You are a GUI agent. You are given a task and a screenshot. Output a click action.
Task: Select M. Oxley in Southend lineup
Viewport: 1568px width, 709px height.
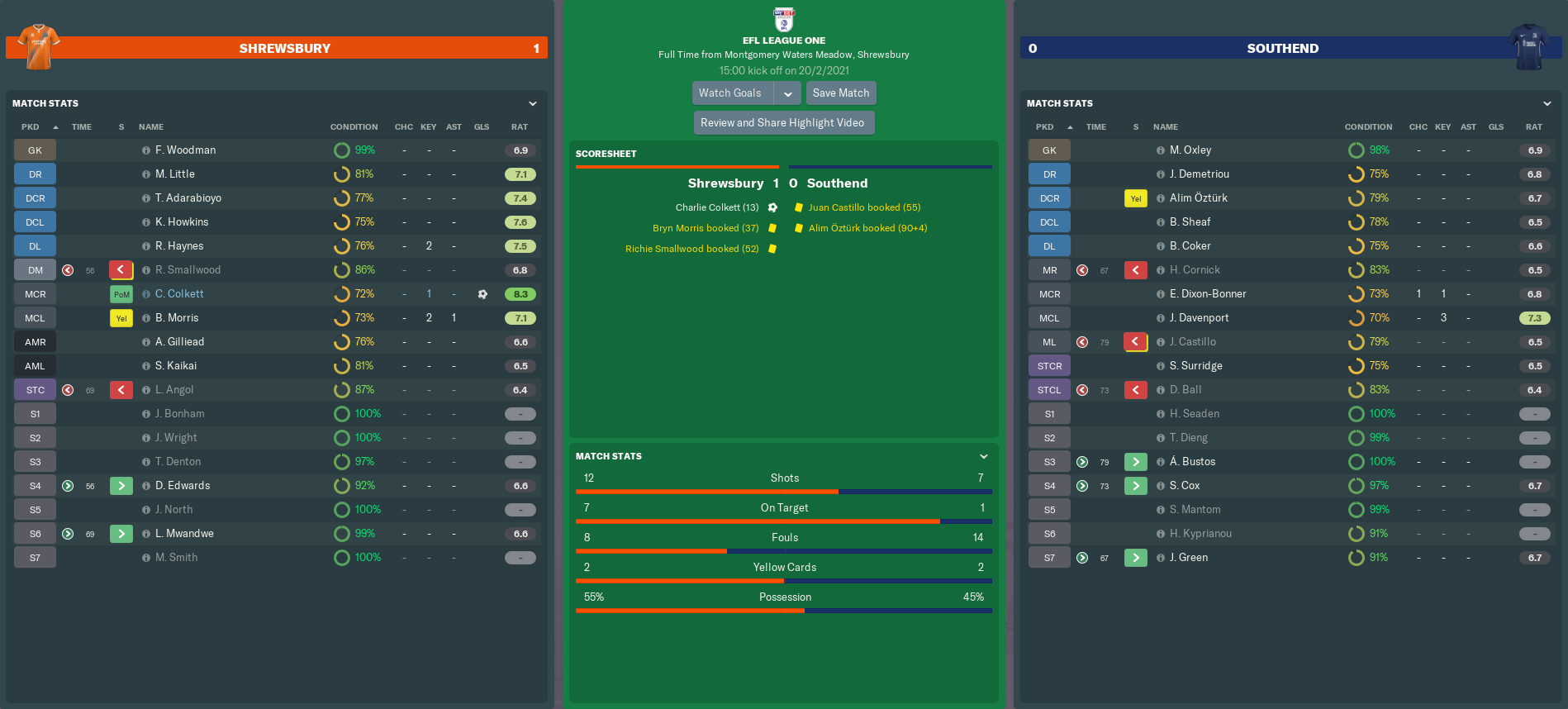tap(1190, 150)
